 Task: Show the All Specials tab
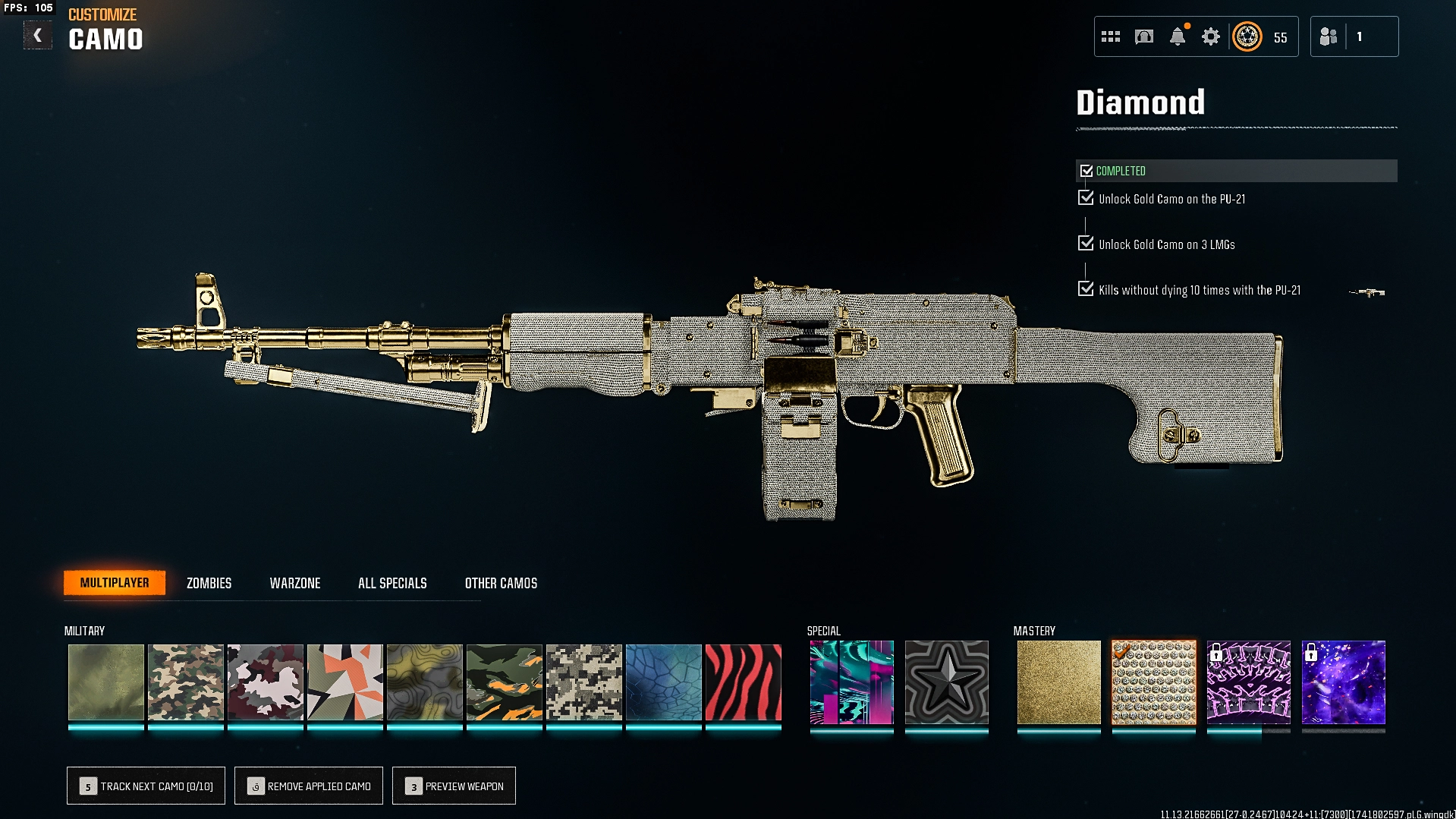(392, 583)
